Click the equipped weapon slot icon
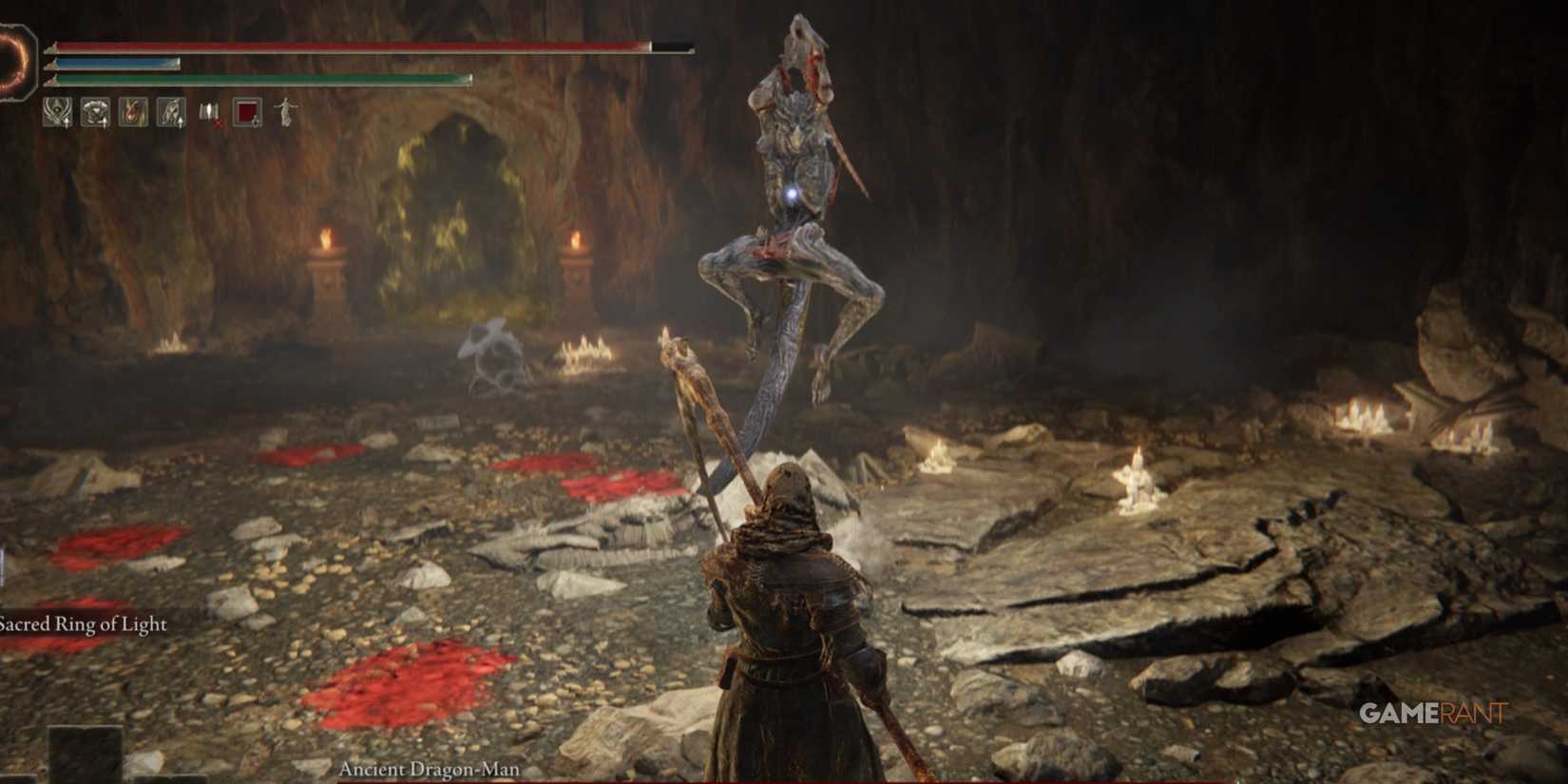 tap(172, 111)
